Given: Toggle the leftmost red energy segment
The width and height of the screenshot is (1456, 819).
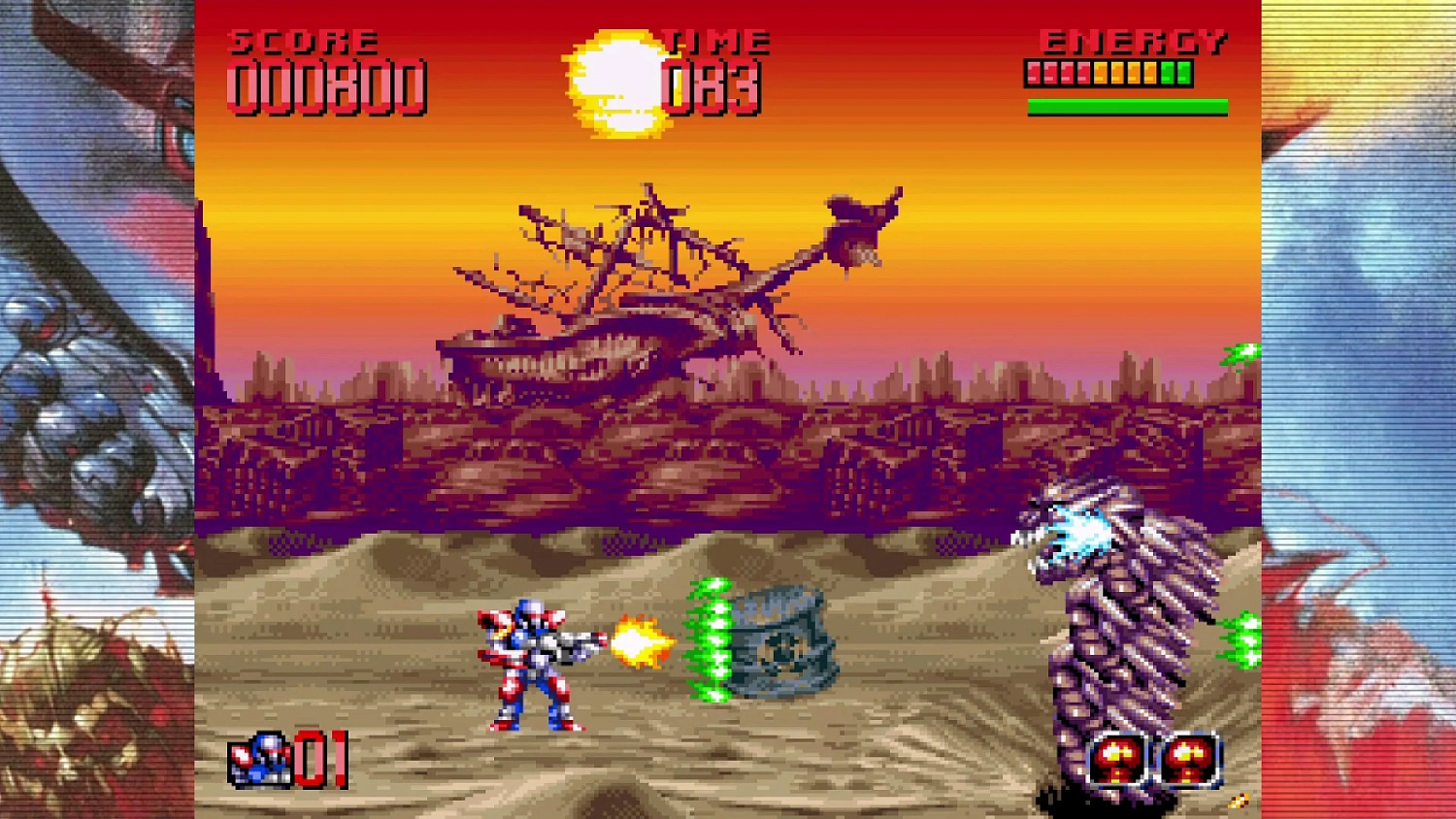Looking at the screenshot, I should click(1032, 71).
